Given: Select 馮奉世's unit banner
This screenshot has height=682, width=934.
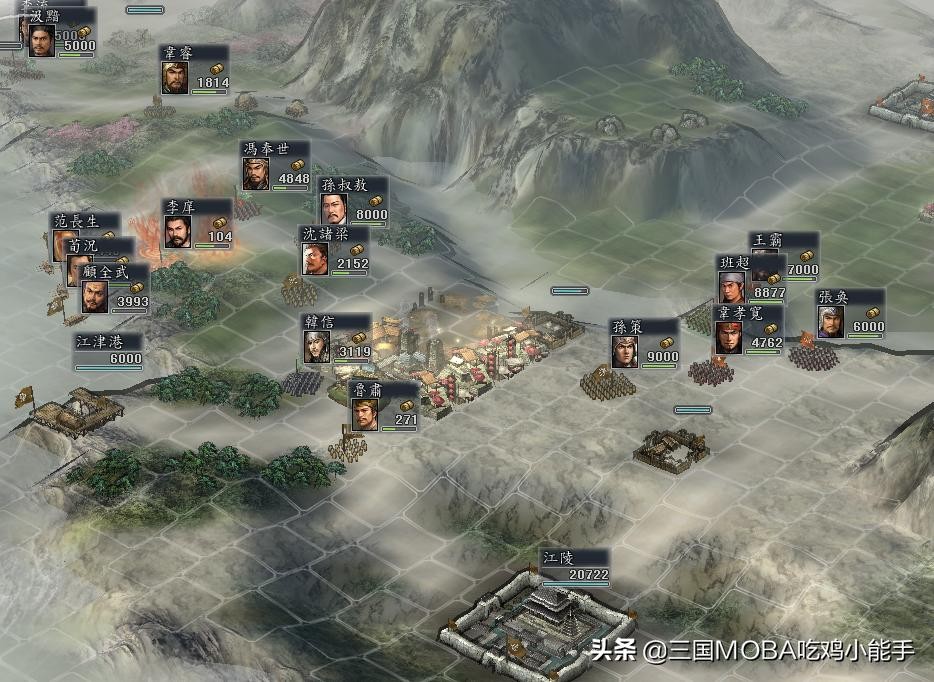Looking at the screenshot, I should 275,166.
